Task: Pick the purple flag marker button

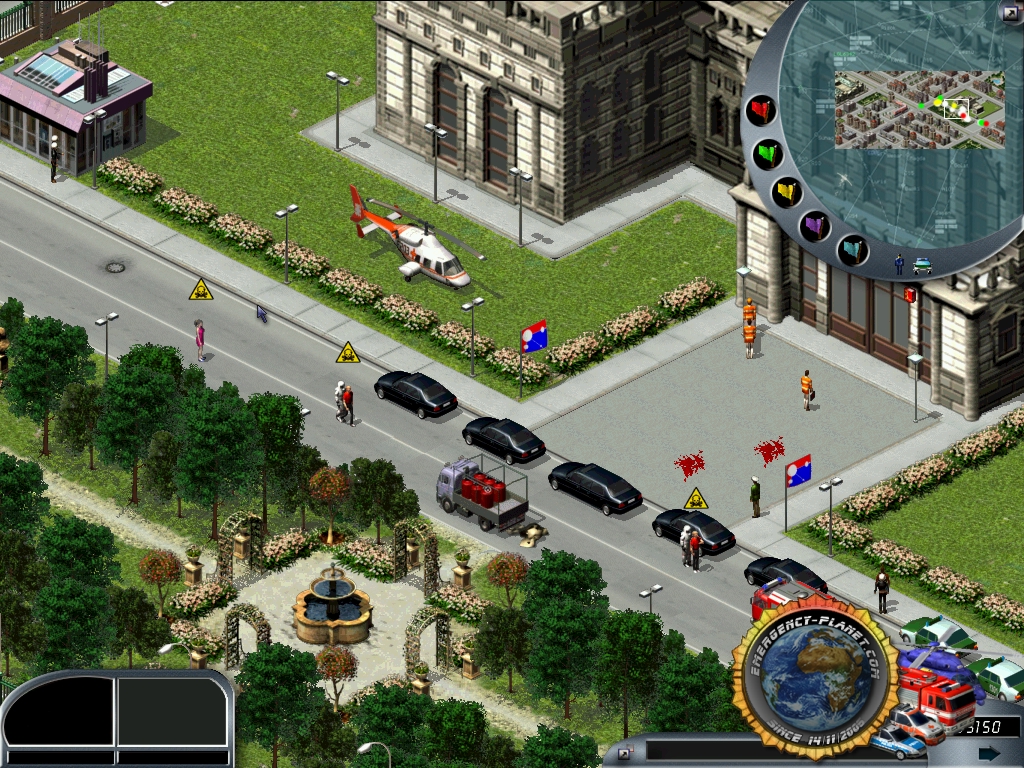Action: [x=815, y=226]
